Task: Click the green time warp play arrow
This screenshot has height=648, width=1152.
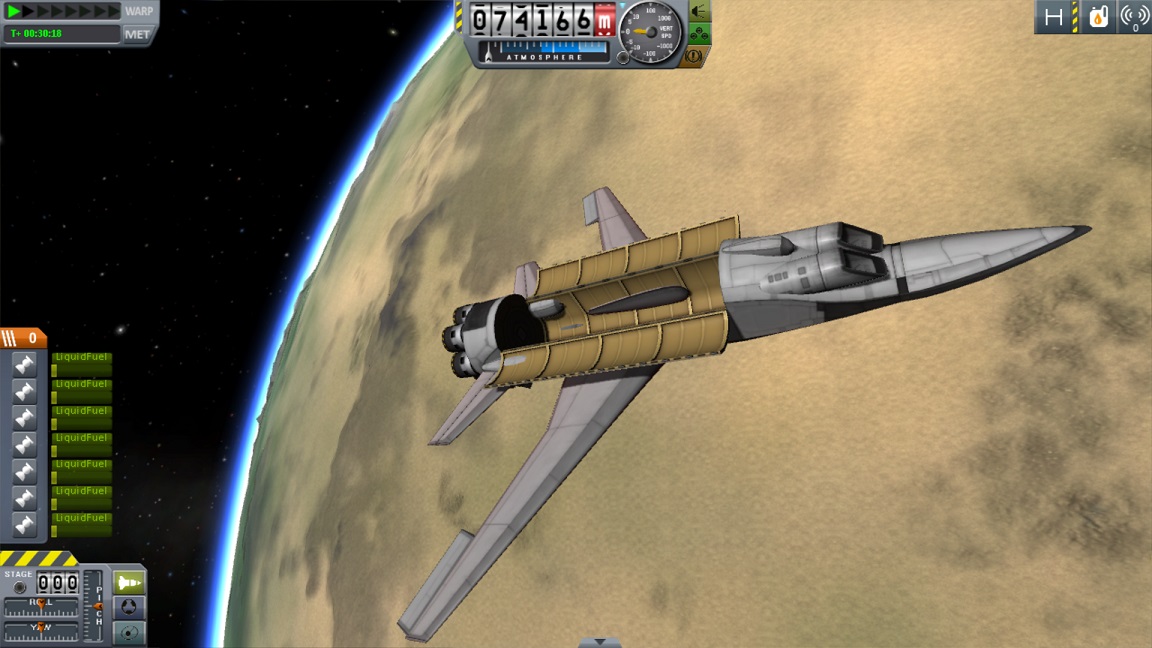Action: coord(14,11)
